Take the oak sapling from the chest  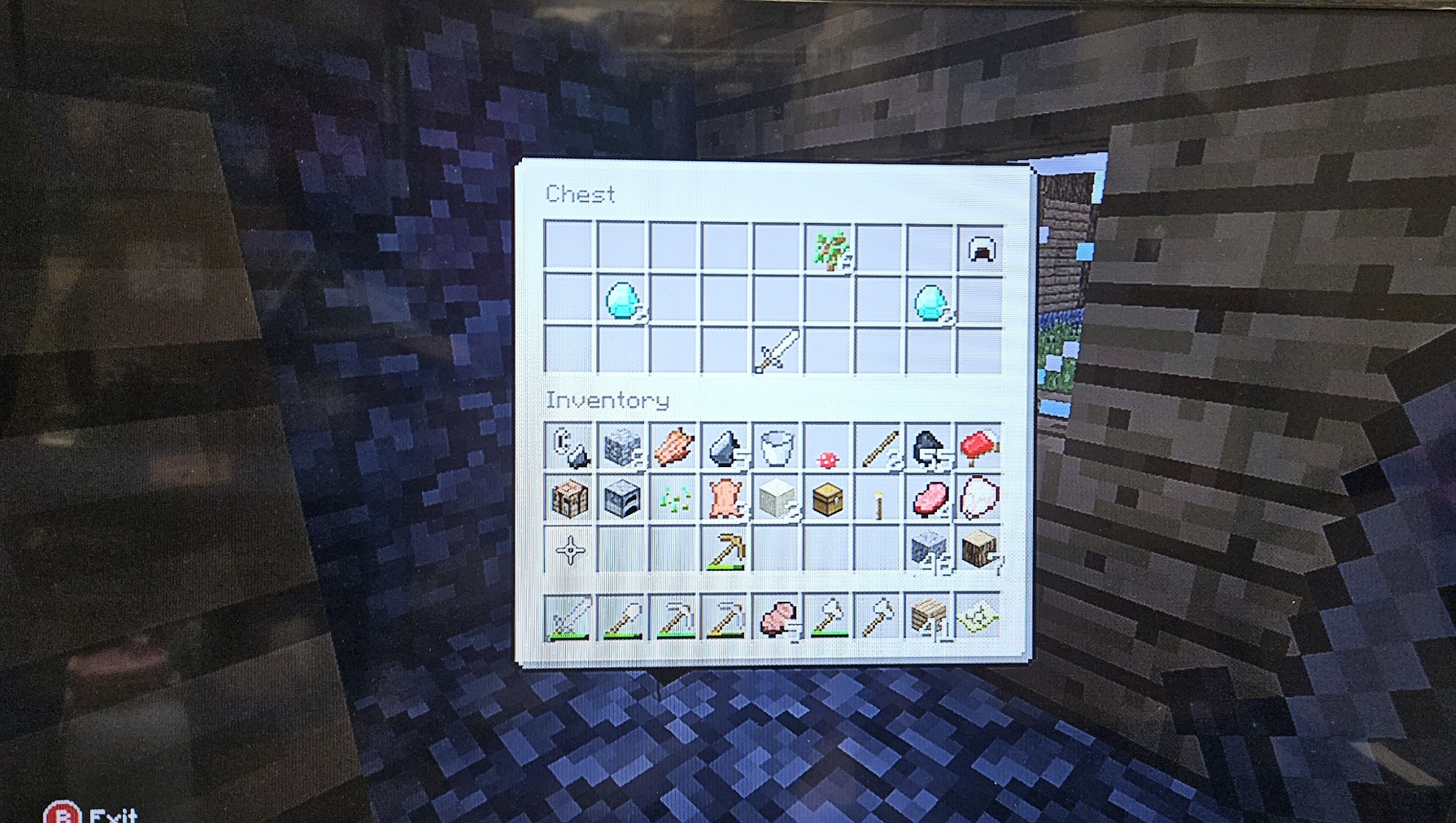pyautogui.click(x=828, y=250)
